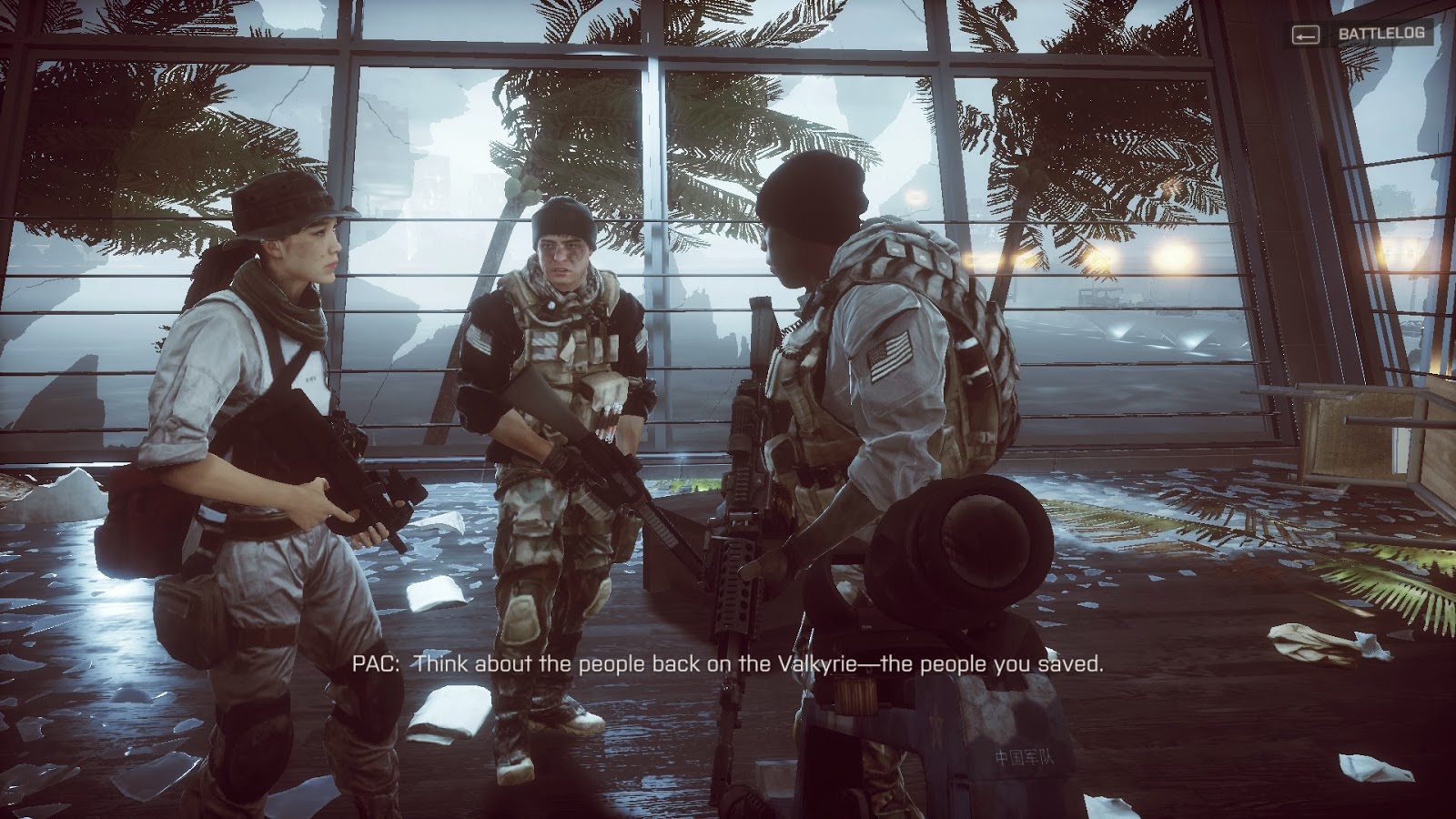Click the back-arrow key icon beside BATTLELOG
This screenshot has width=1456, height=819.
[1308, 36]
